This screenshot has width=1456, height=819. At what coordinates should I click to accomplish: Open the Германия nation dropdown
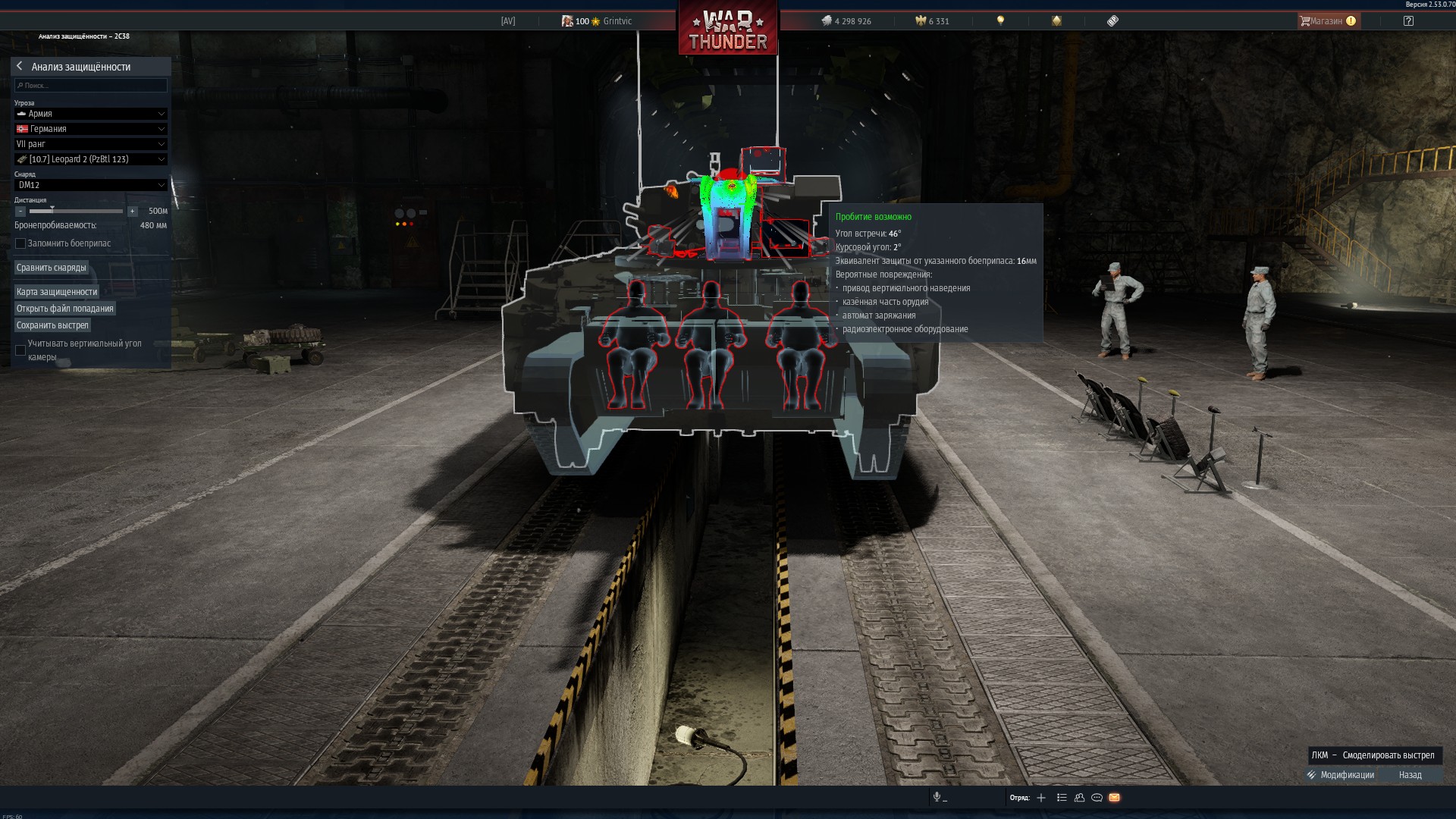[x=91, y=129]
